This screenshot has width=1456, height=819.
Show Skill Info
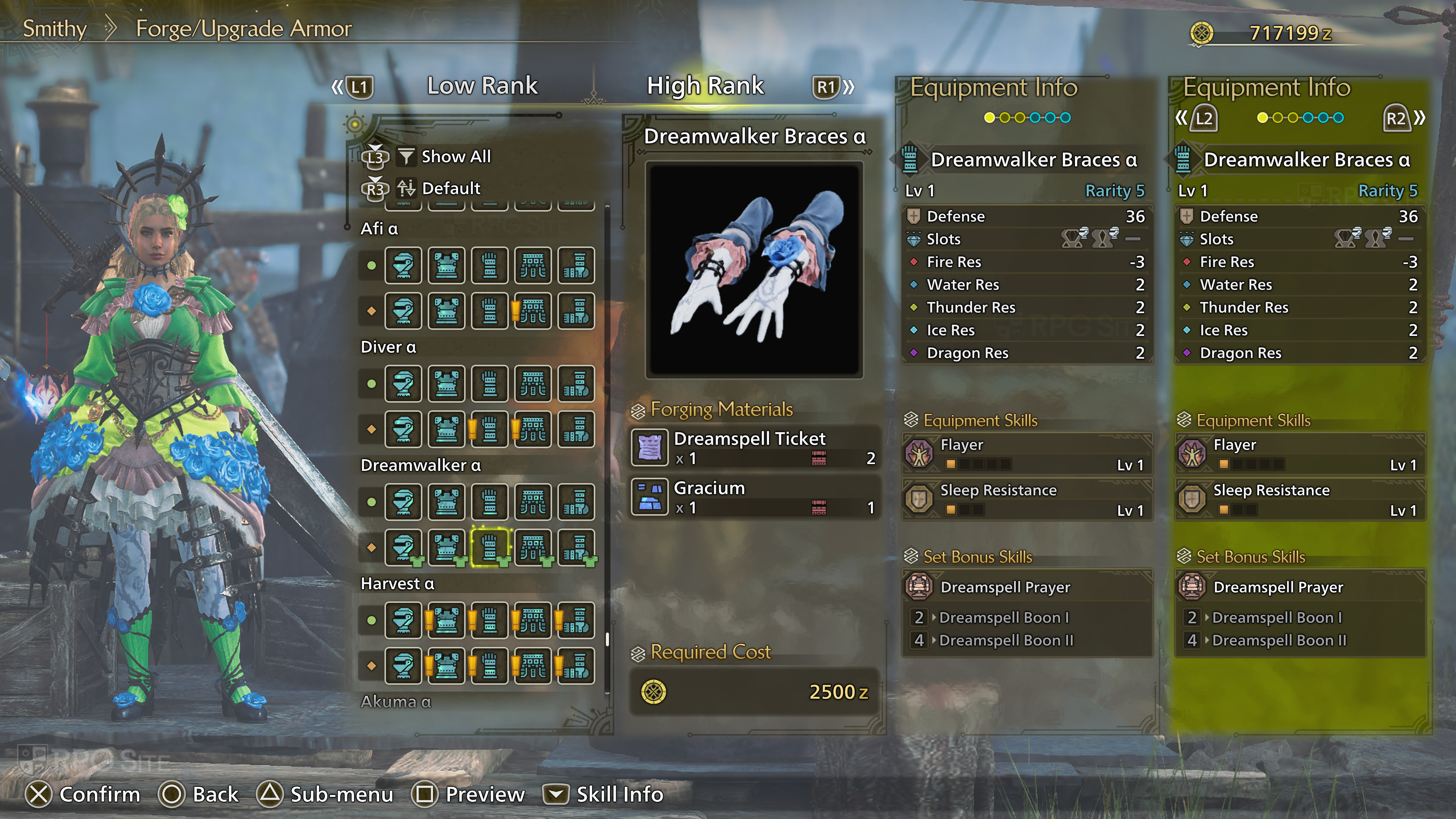point(604,794)
